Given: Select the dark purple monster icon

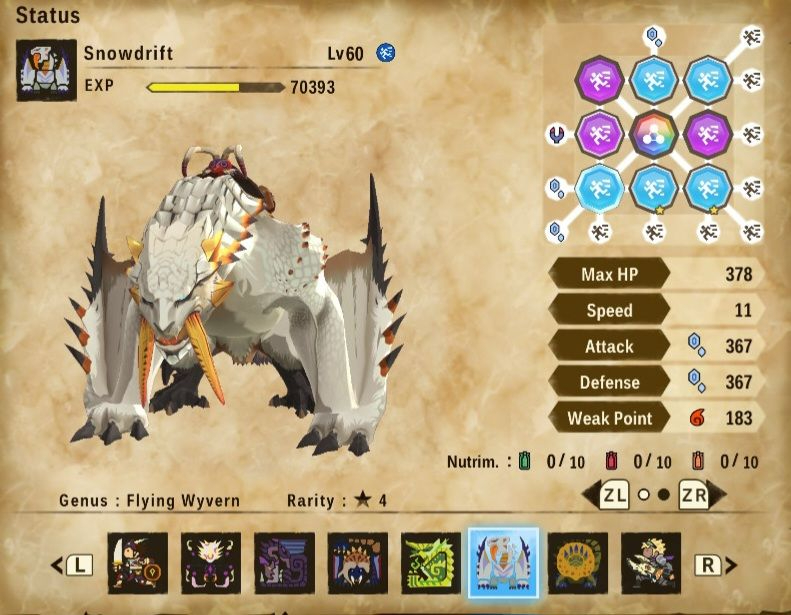Looking at the screenshot, I should tap(284, 563).
